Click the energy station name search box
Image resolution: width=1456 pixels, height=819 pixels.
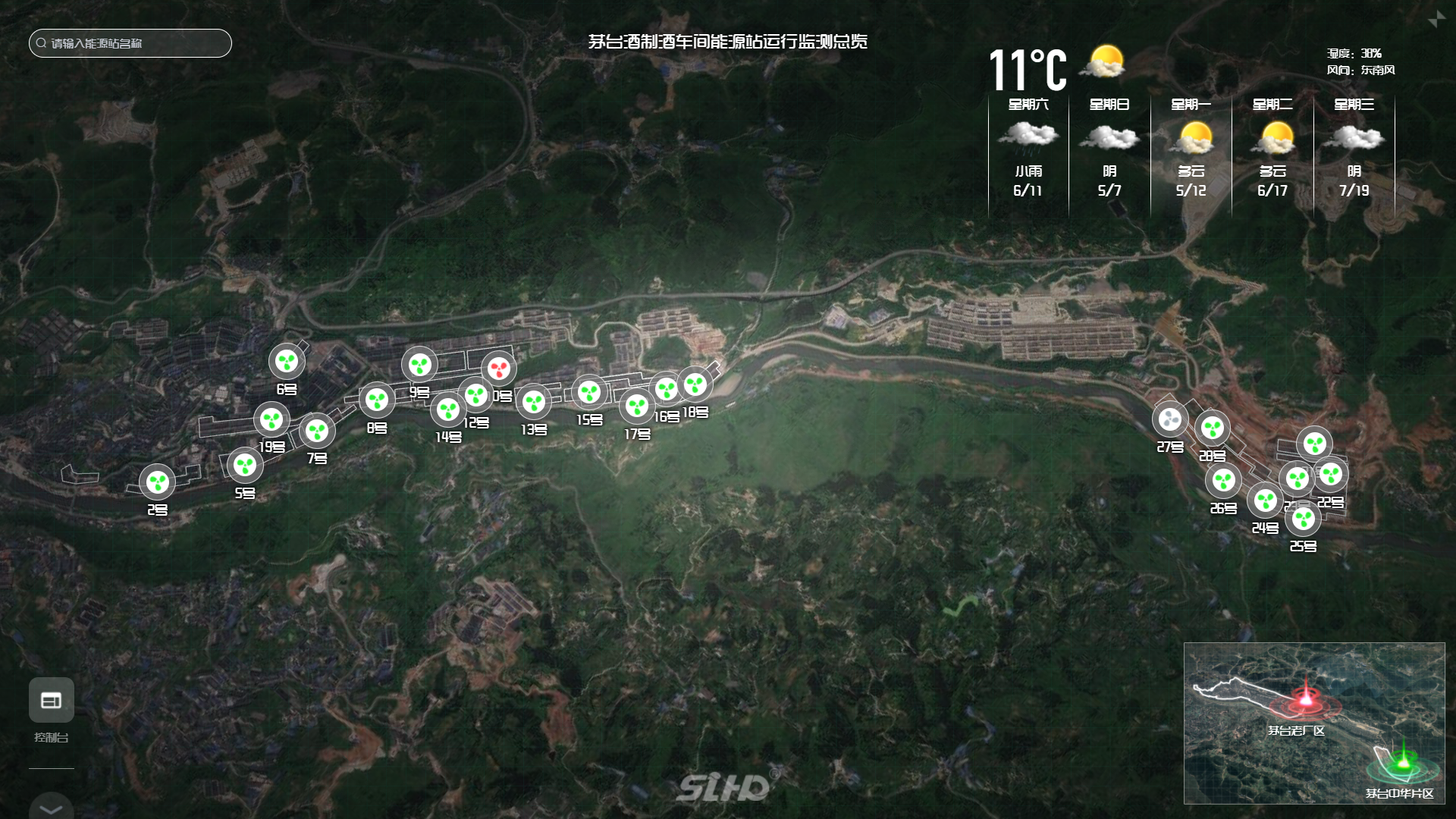[130, 43]
